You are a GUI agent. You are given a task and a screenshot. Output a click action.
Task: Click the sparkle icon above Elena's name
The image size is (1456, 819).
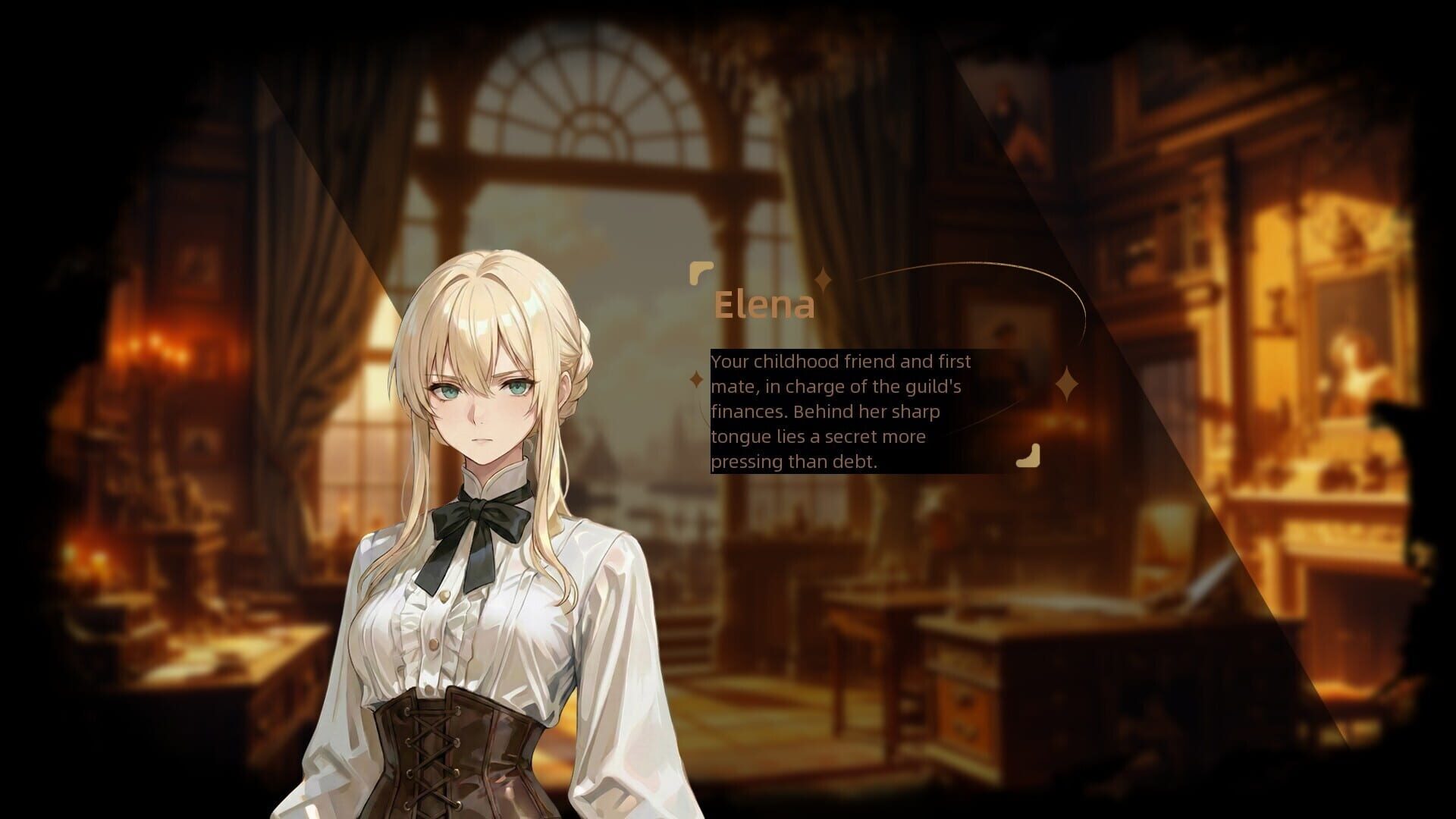(823, 278)
